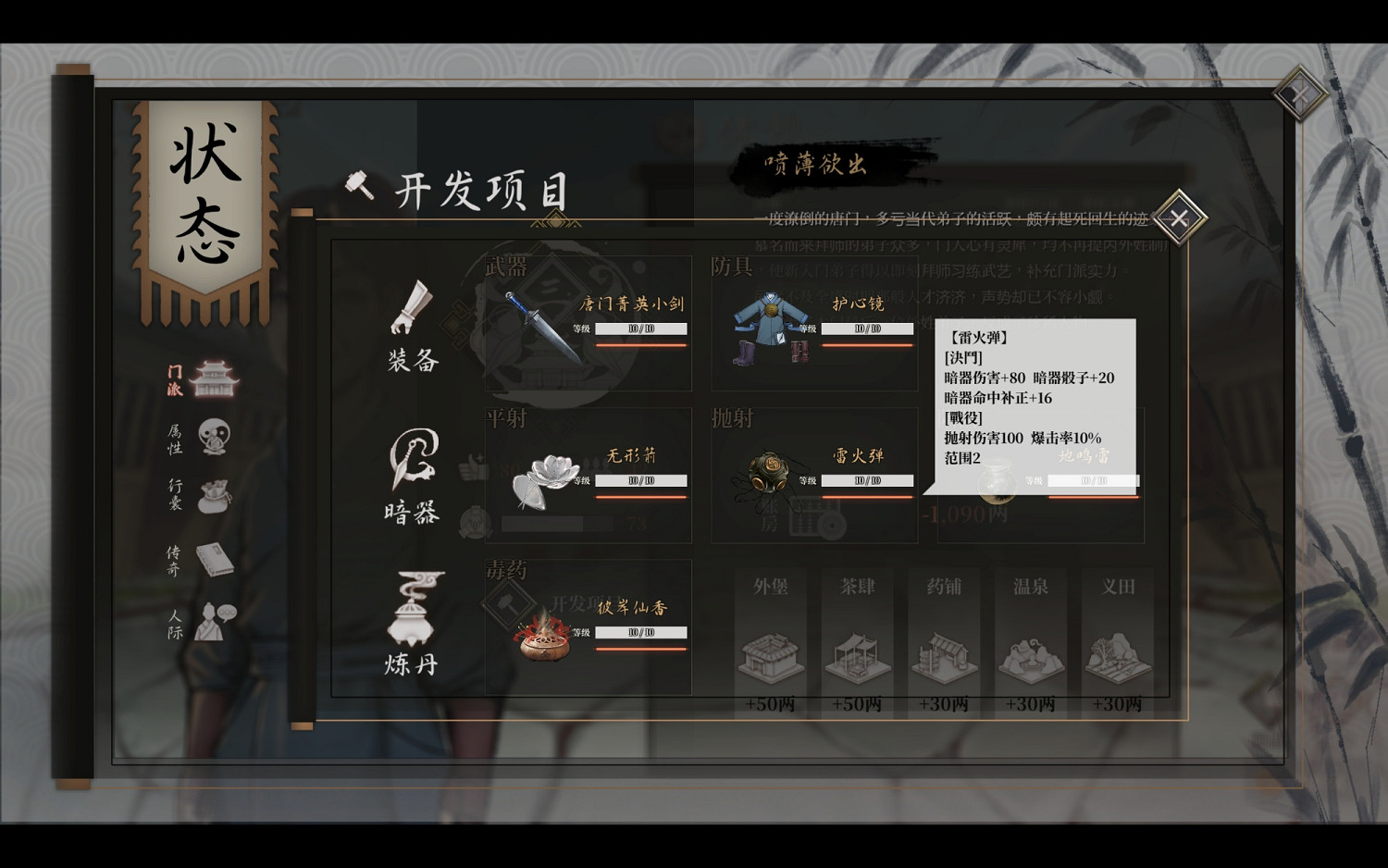1388x868 pixels.
Task: Select the 药铺 medicine shop building
Action: pyautogui.click(x=943, y=652)
